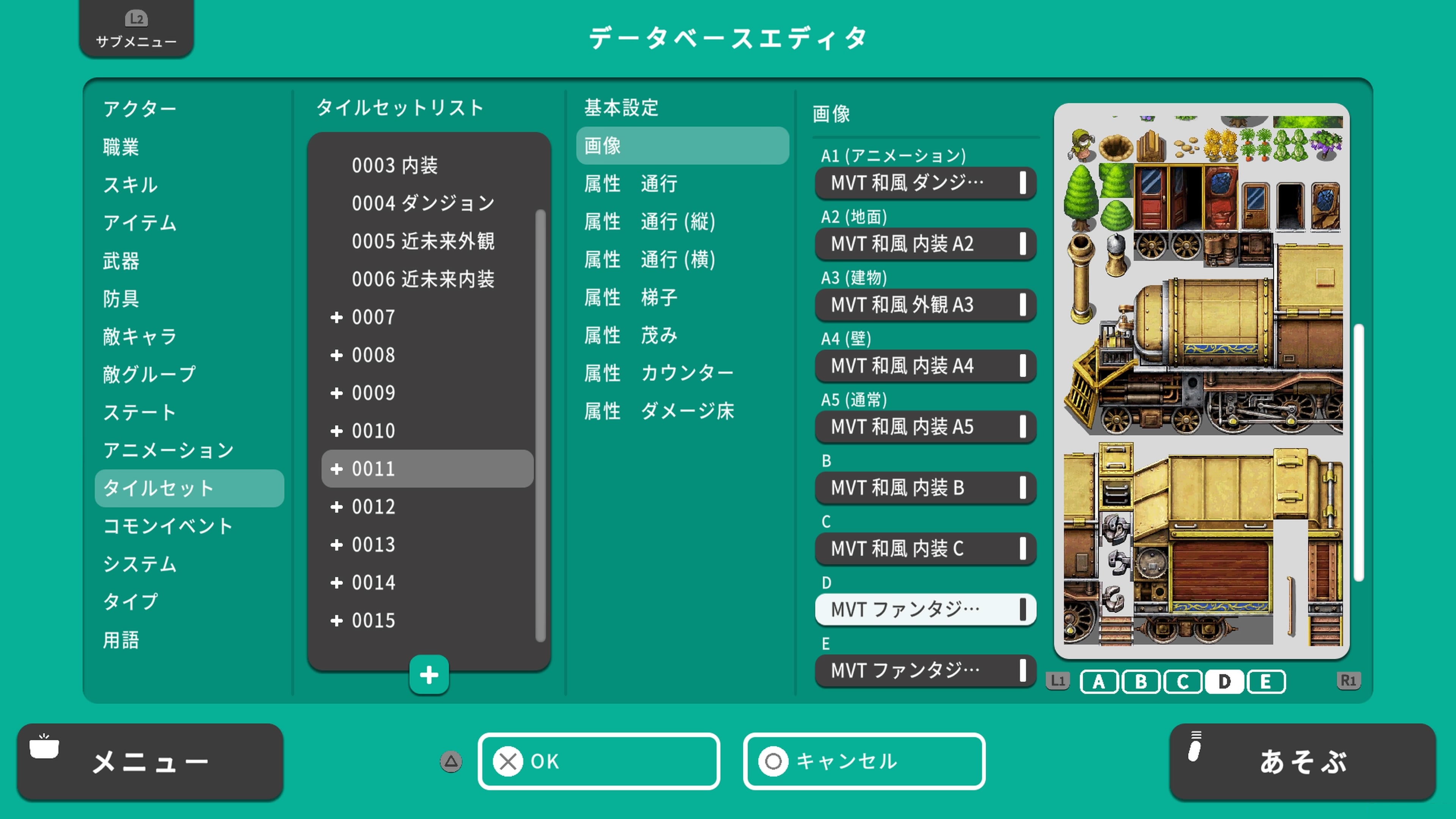Select アクター in the category menu
The width and height of the screenshot is (1456, 819).
pyautogui.click(x=140, y=108)
